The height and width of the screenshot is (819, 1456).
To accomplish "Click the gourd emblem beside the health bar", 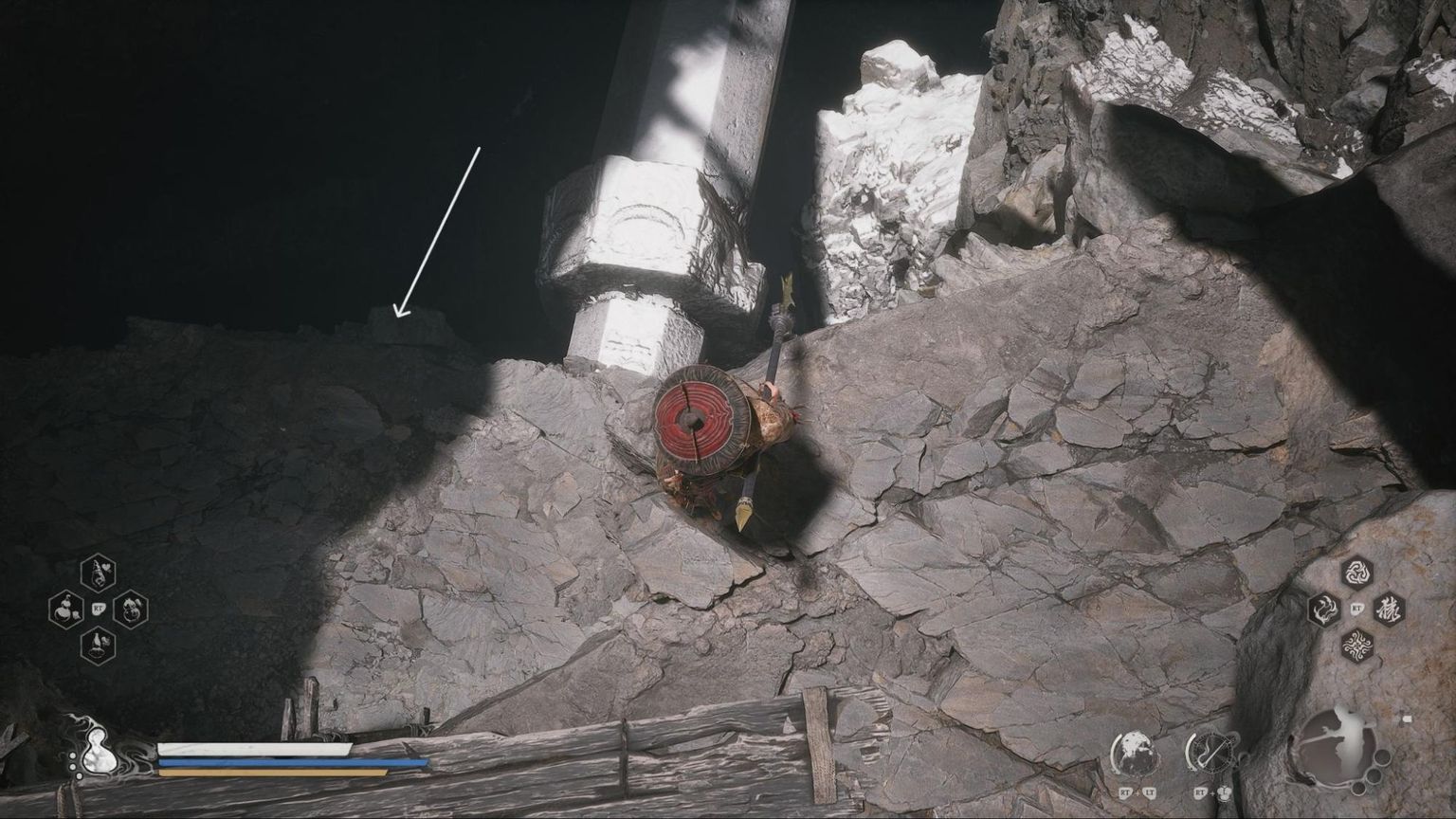I will (x=98, y=753).
